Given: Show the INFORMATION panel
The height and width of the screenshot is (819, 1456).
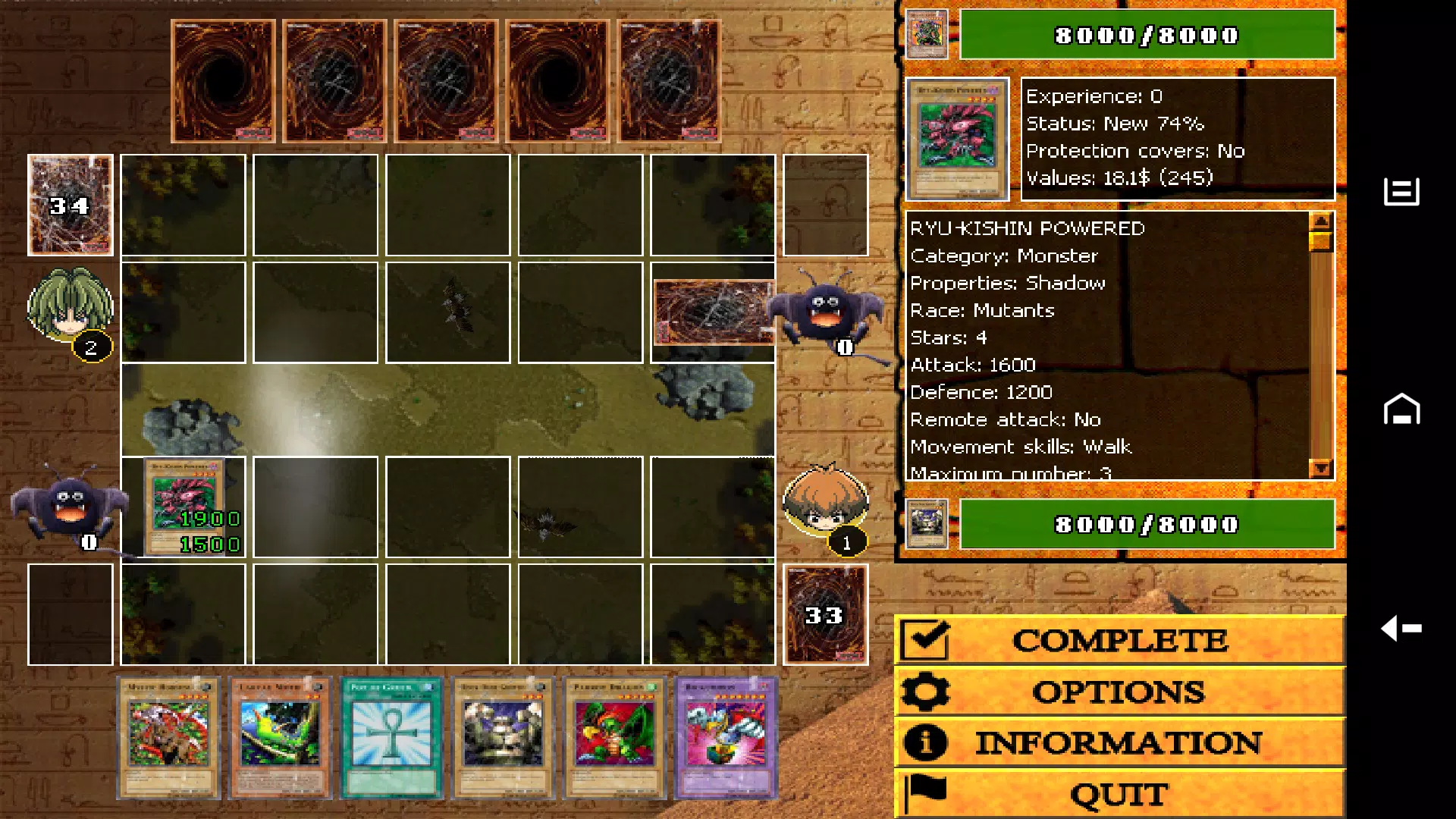Looking at the screenshot, I should [1120, 743].
